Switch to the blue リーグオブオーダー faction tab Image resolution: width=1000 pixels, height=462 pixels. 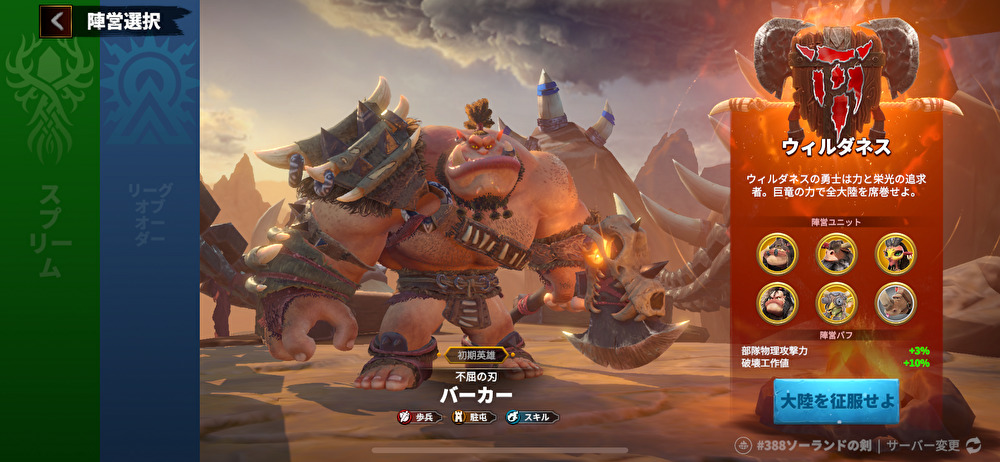click(x=149, y=230)
